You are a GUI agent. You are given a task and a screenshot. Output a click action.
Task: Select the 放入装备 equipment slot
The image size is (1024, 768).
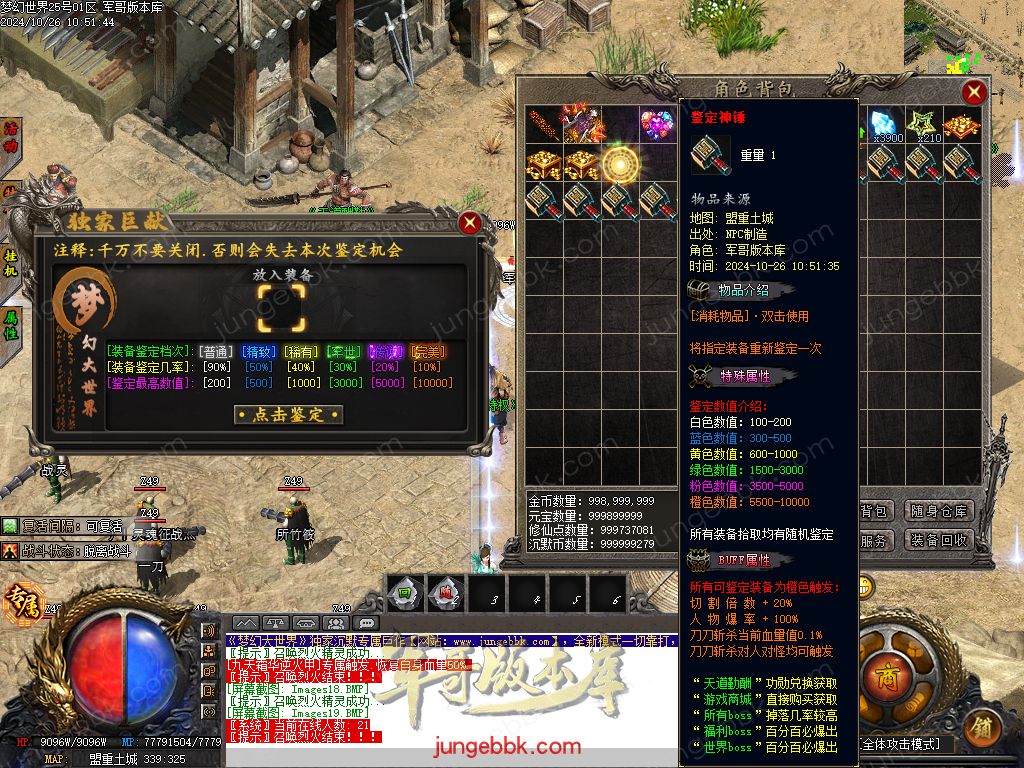281,307
